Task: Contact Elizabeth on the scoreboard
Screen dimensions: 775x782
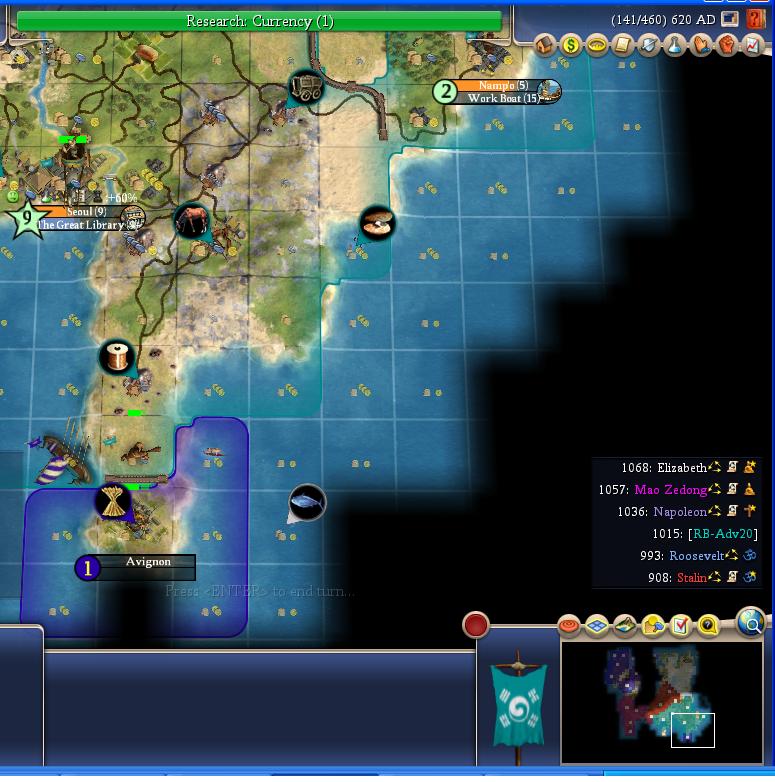Action: point(681,467)
